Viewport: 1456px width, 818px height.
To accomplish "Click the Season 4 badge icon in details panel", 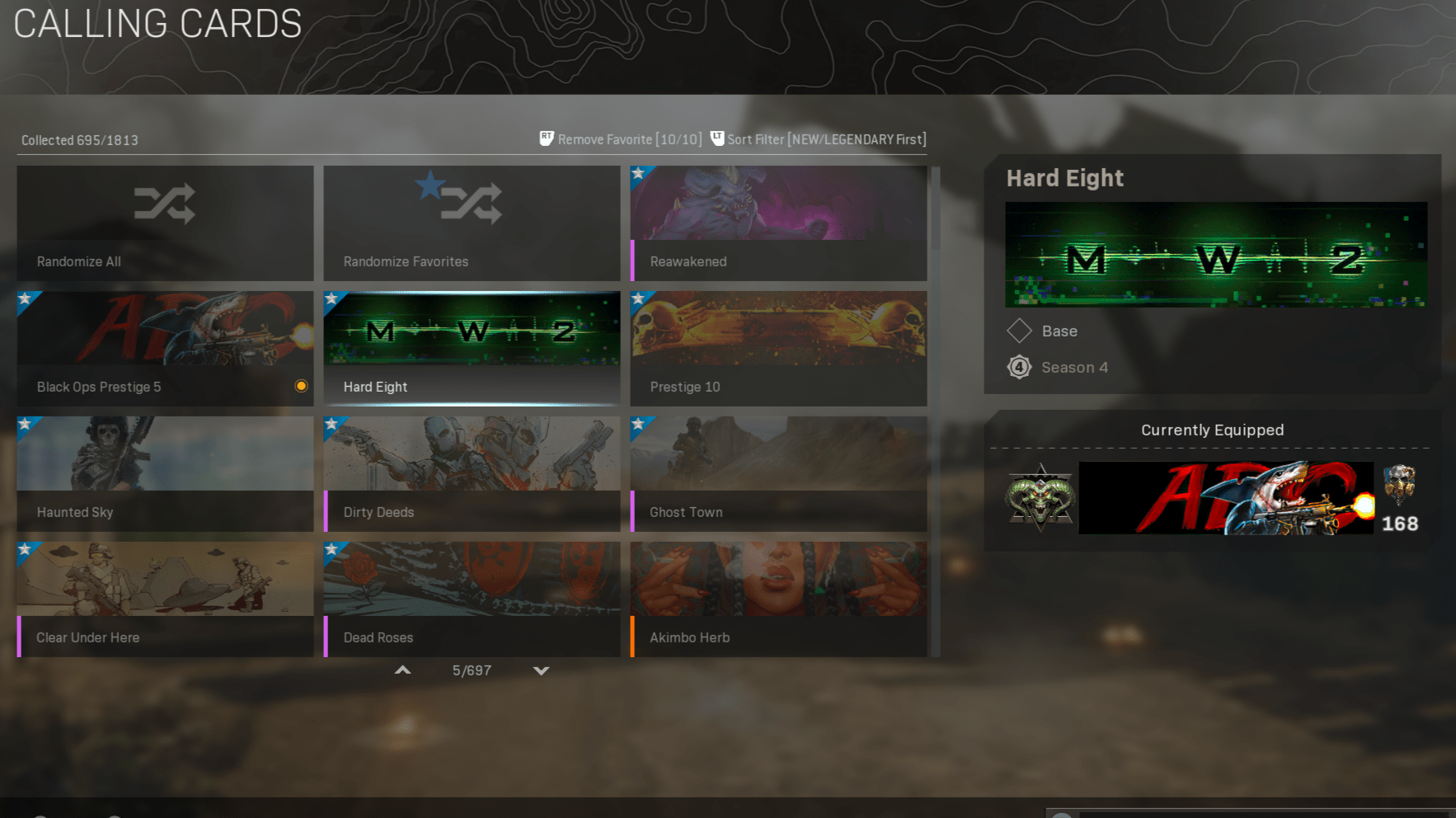I will coord(1020,367).
